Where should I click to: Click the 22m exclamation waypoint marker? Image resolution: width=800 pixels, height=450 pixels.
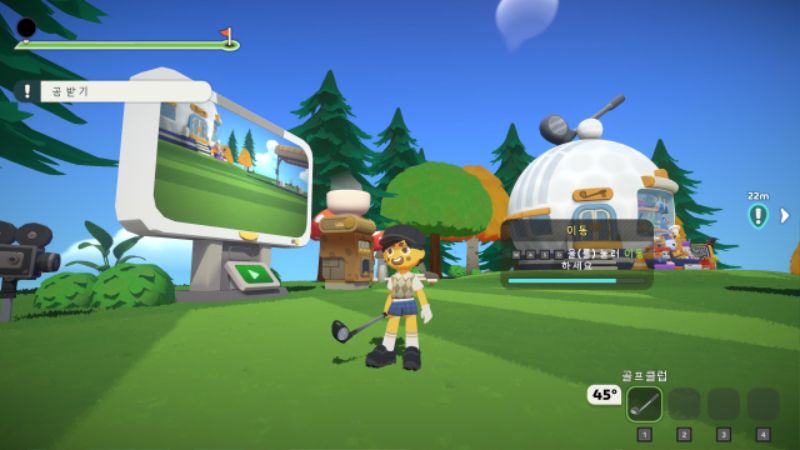click(x=758, y=215)
